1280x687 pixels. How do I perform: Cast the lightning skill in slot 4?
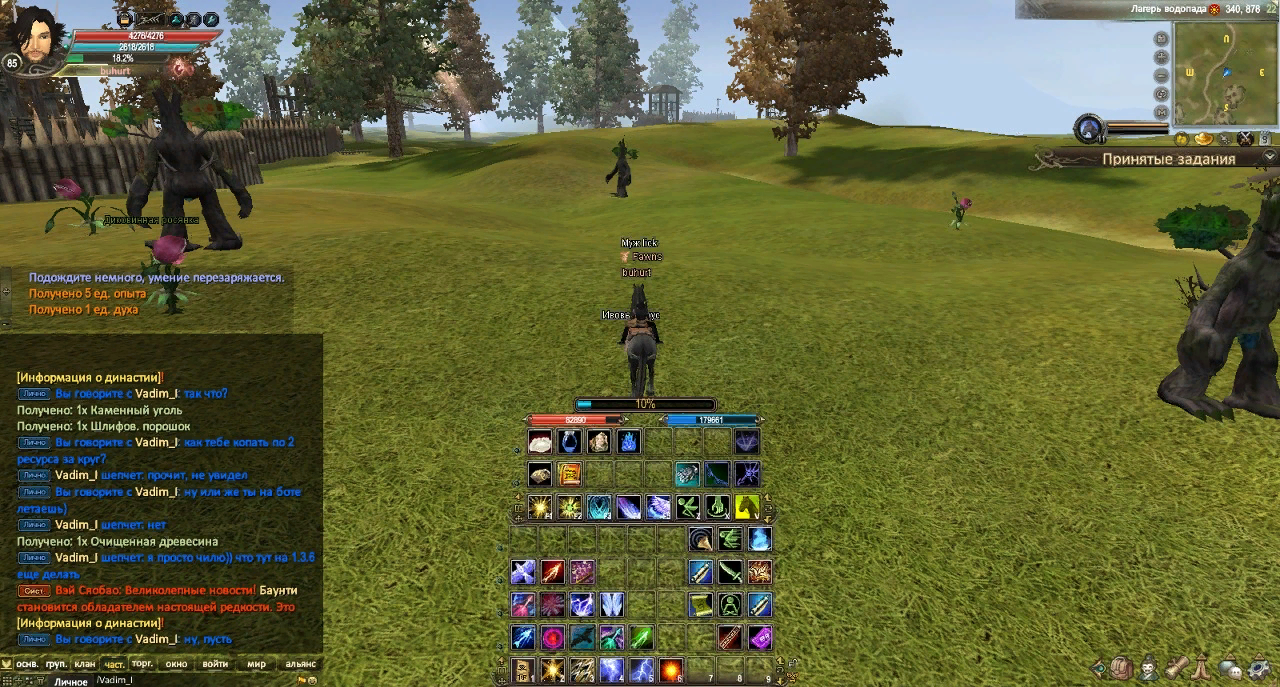tap(611, 669)
